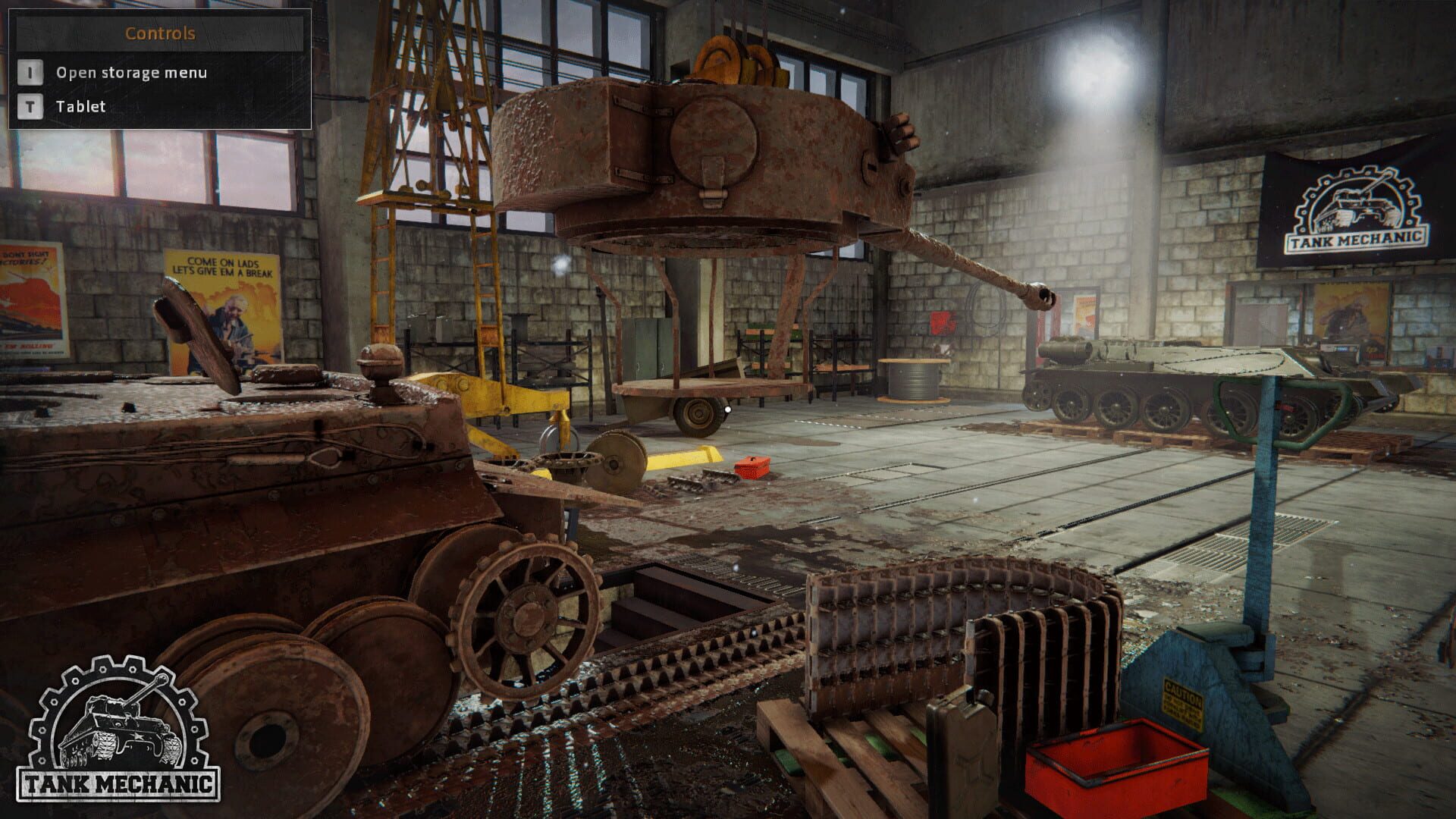The image size is (1456, 819).
Task: Click the gun barrel of the hanging turret
Action: point(978,265)
